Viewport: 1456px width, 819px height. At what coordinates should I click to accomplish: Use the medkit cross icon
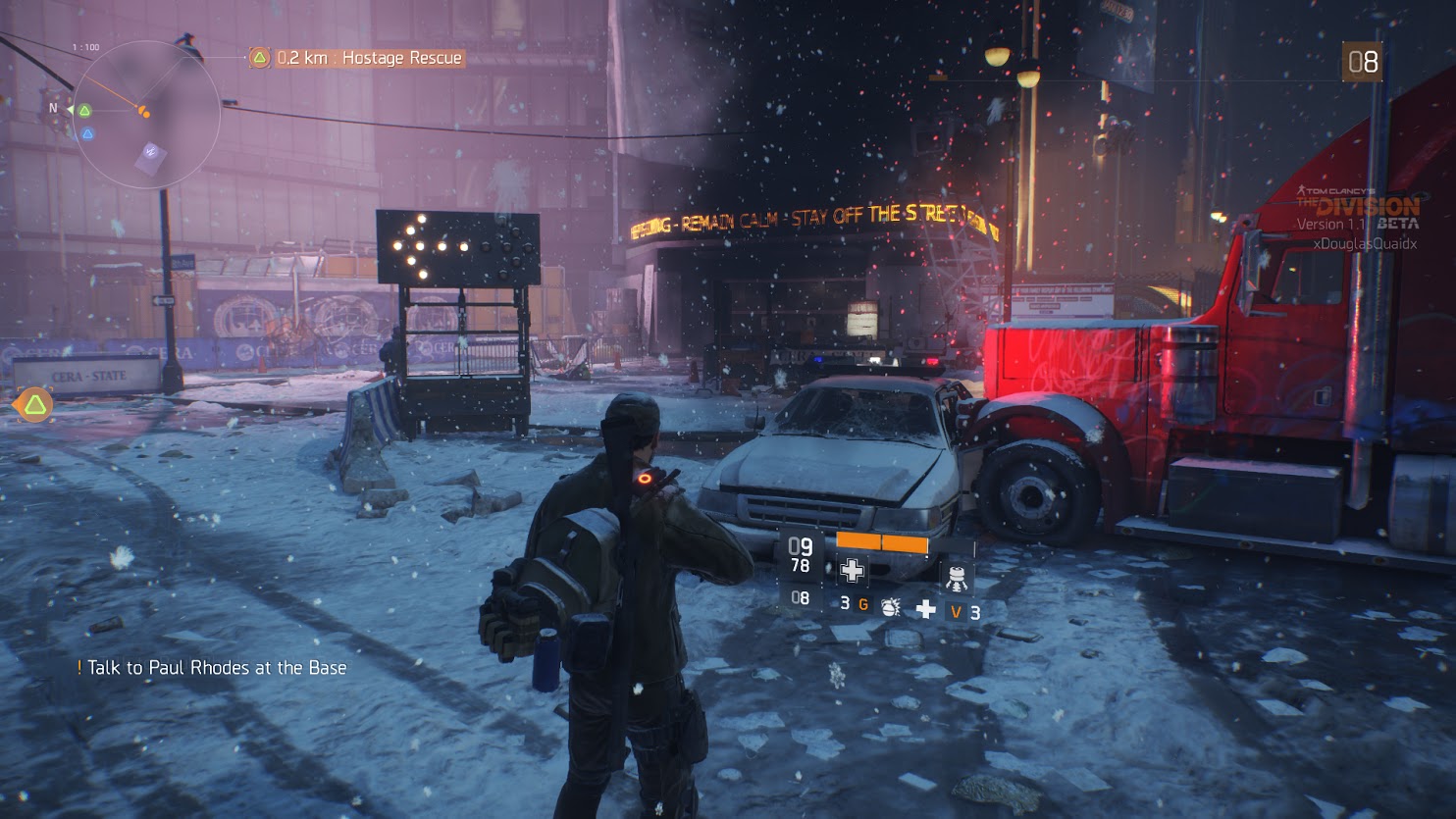925,610
